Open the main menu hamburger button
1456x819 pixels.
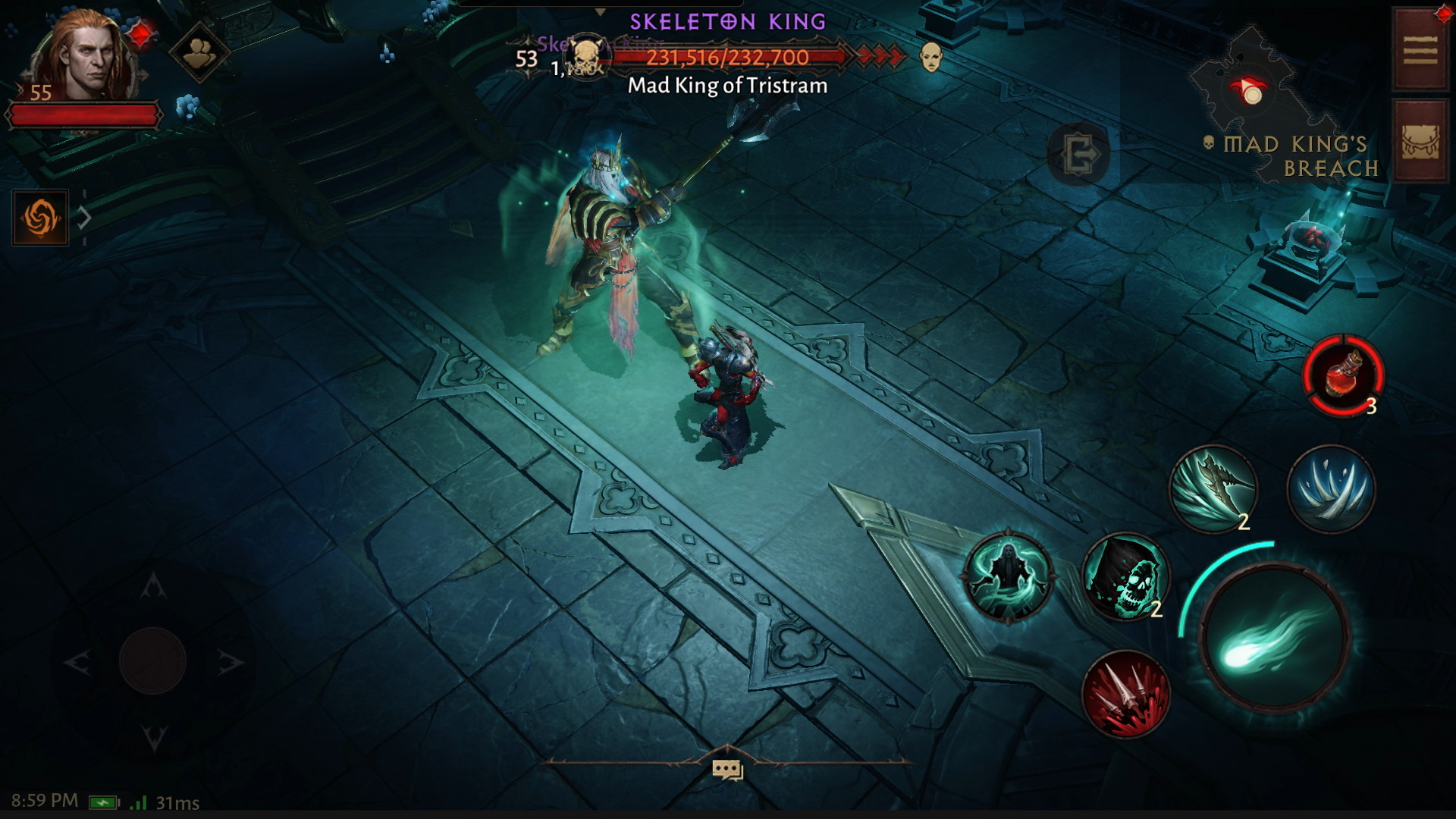[x=1420, y=51]
